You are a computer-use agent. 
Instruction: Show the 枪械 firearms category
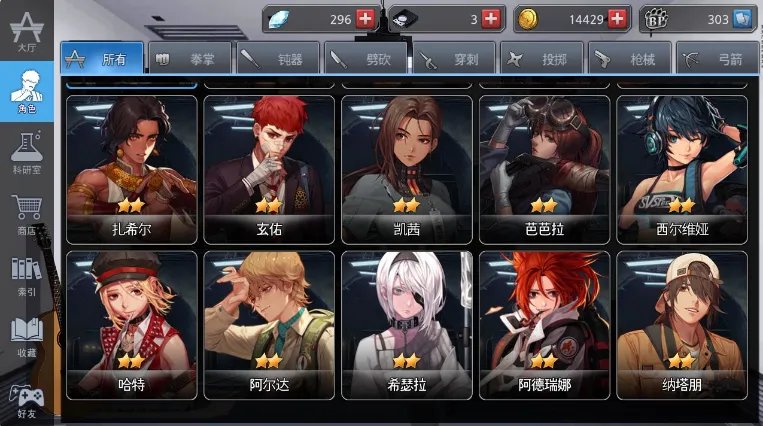[x=630, y=59]
